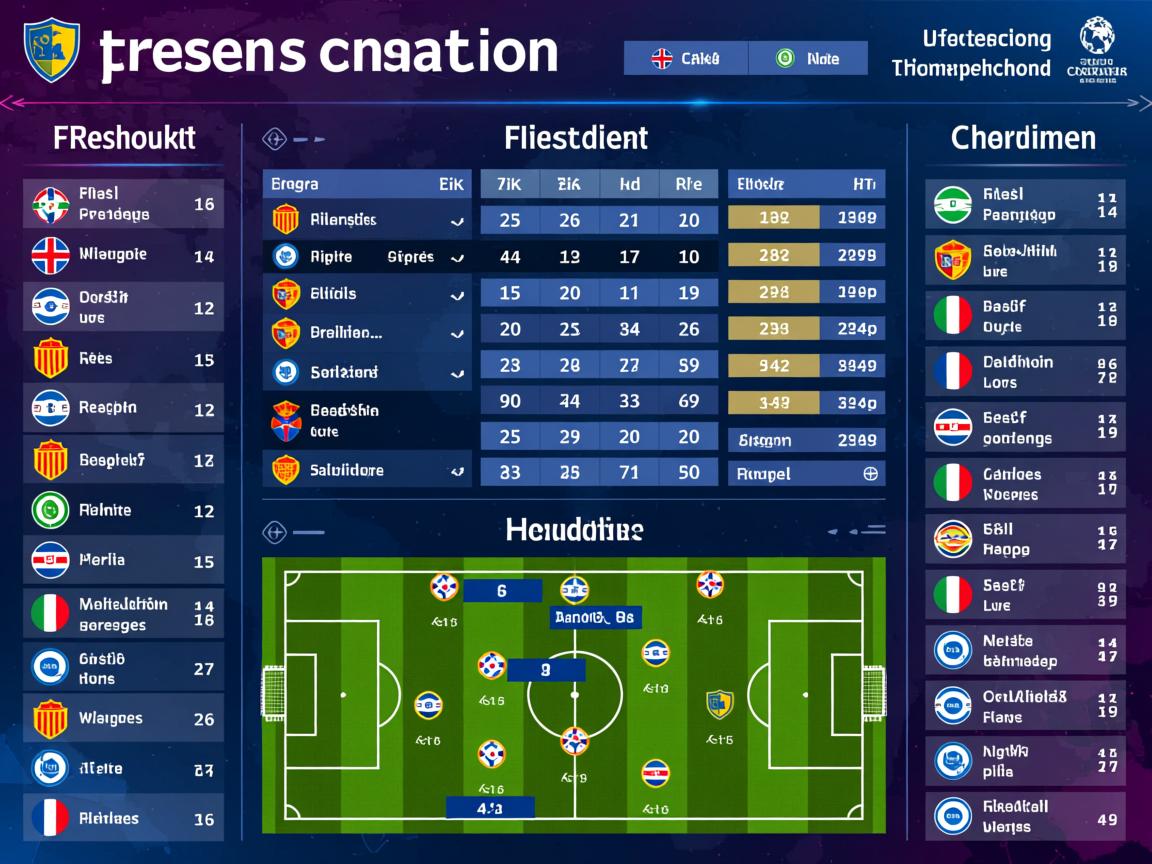Open the Reagpin row
Image resolution: width=1152 pixels, height=864 pixels.
click(123, 408)
